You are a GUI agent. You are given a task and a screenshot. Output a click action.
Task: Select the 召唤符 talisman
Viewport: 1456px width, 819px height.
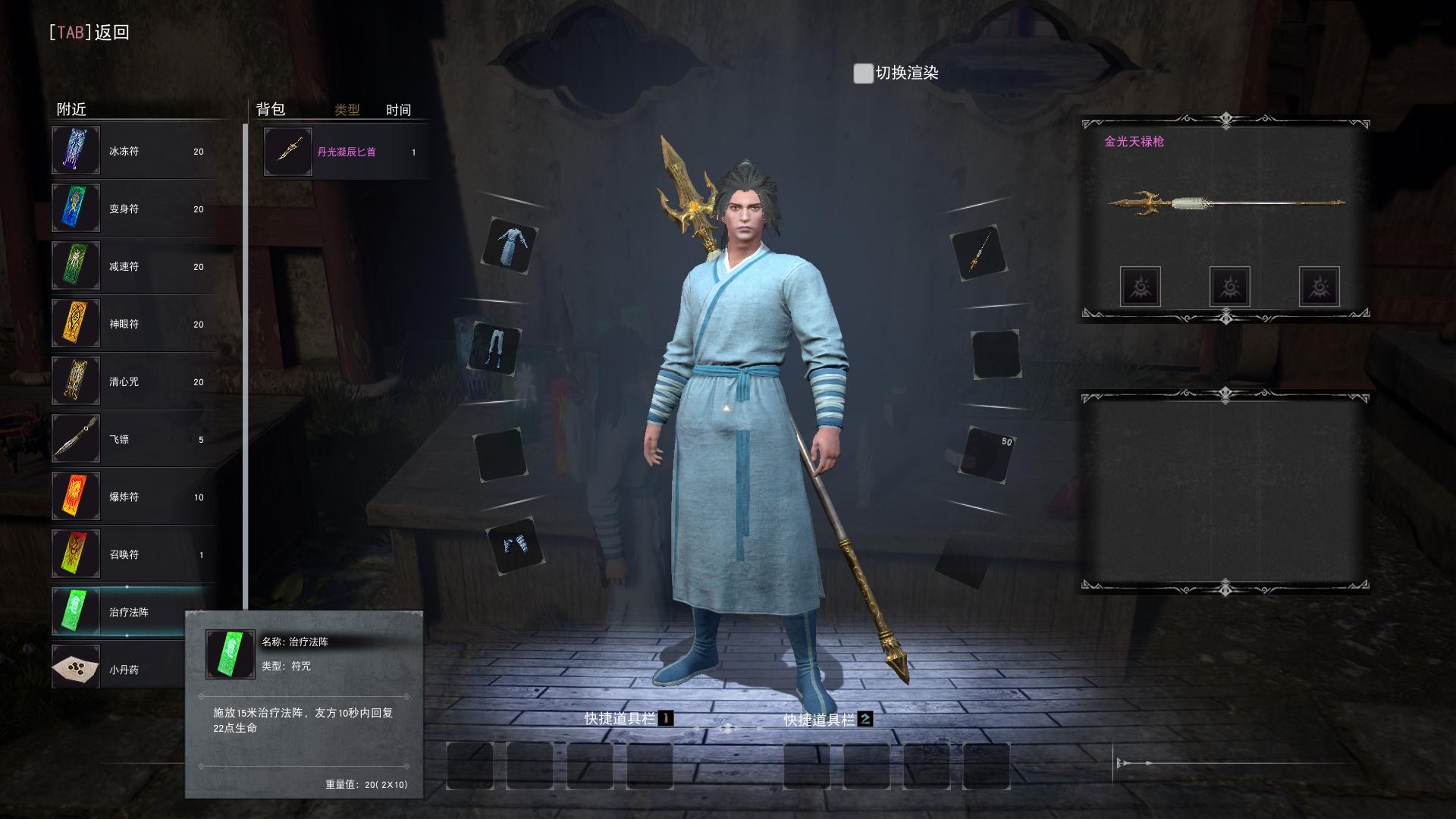pyautogui.click(x=133, y=554)
